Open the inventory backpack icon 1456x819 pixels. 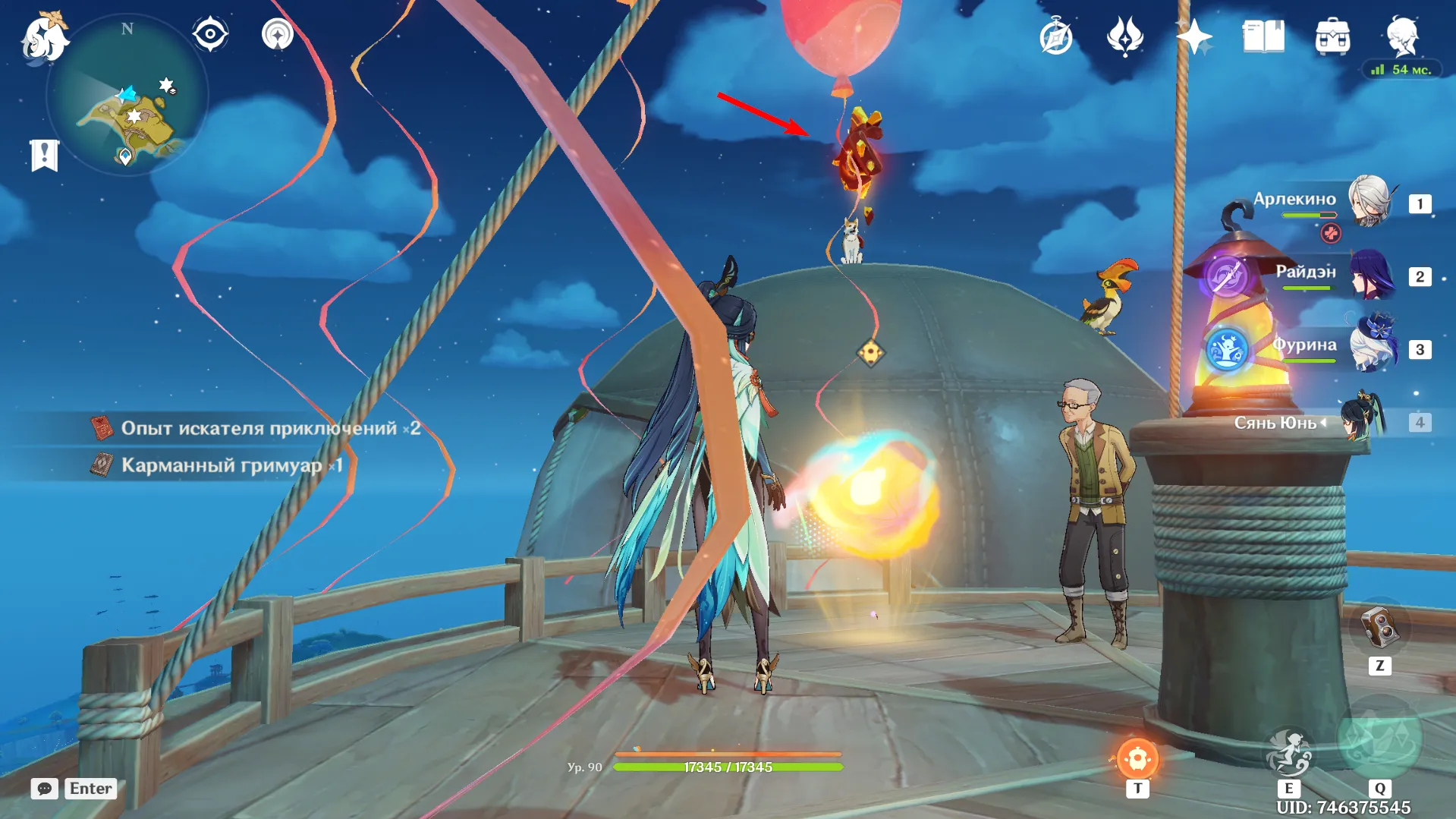tap(1332, 36)
